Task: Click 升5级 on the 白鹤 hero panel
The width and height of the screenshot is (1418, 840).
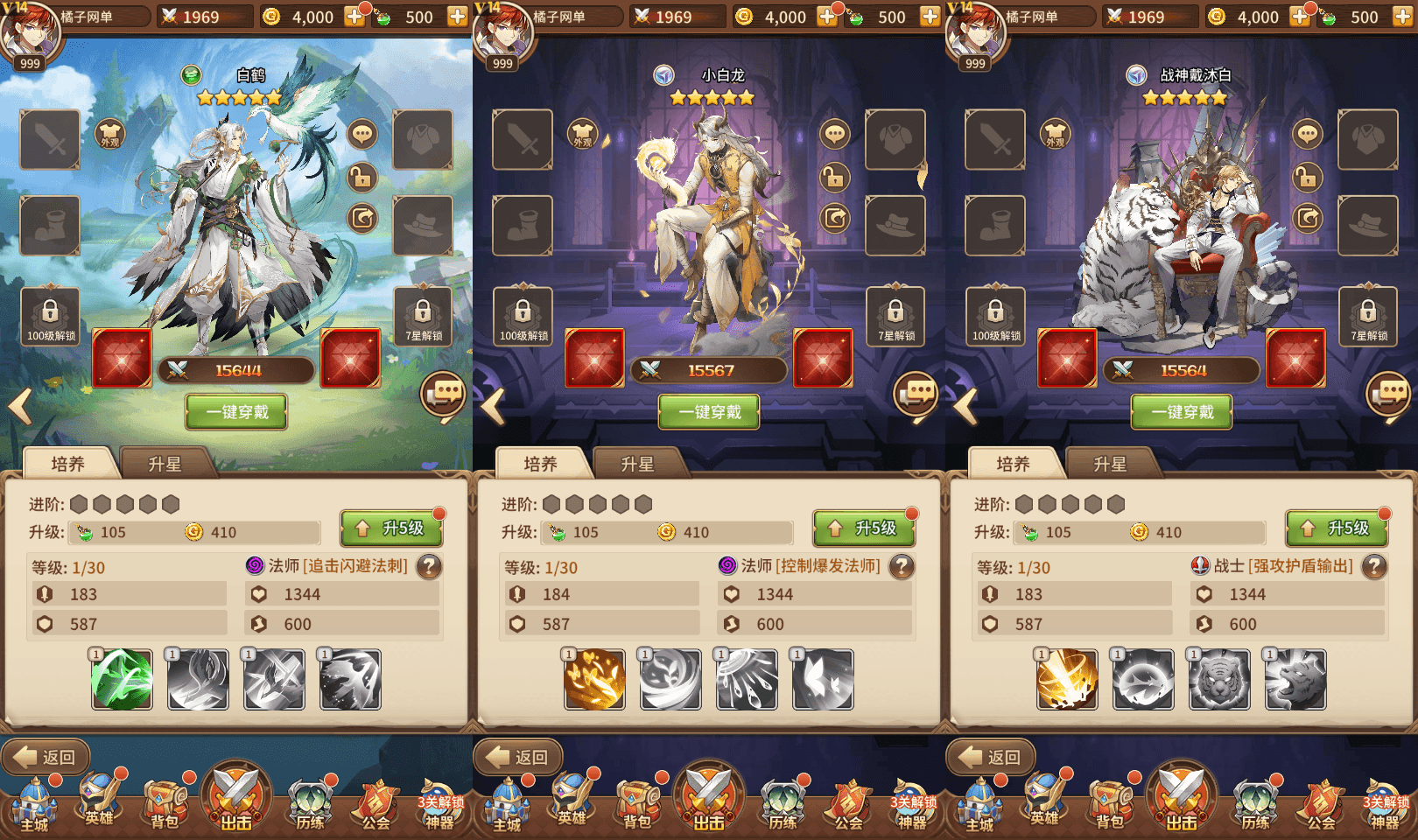Action: pyautogui.click(x=391, y=528)
